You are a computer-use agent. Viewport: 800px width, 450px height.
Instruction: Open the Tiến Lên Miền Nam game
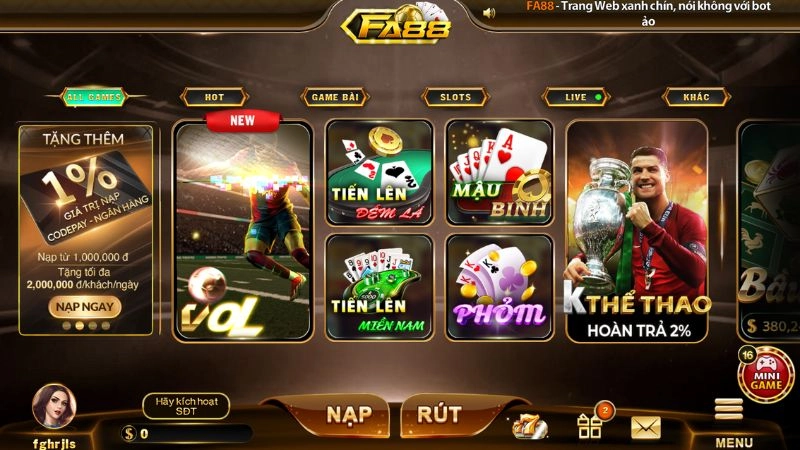(x=379, y=287)
